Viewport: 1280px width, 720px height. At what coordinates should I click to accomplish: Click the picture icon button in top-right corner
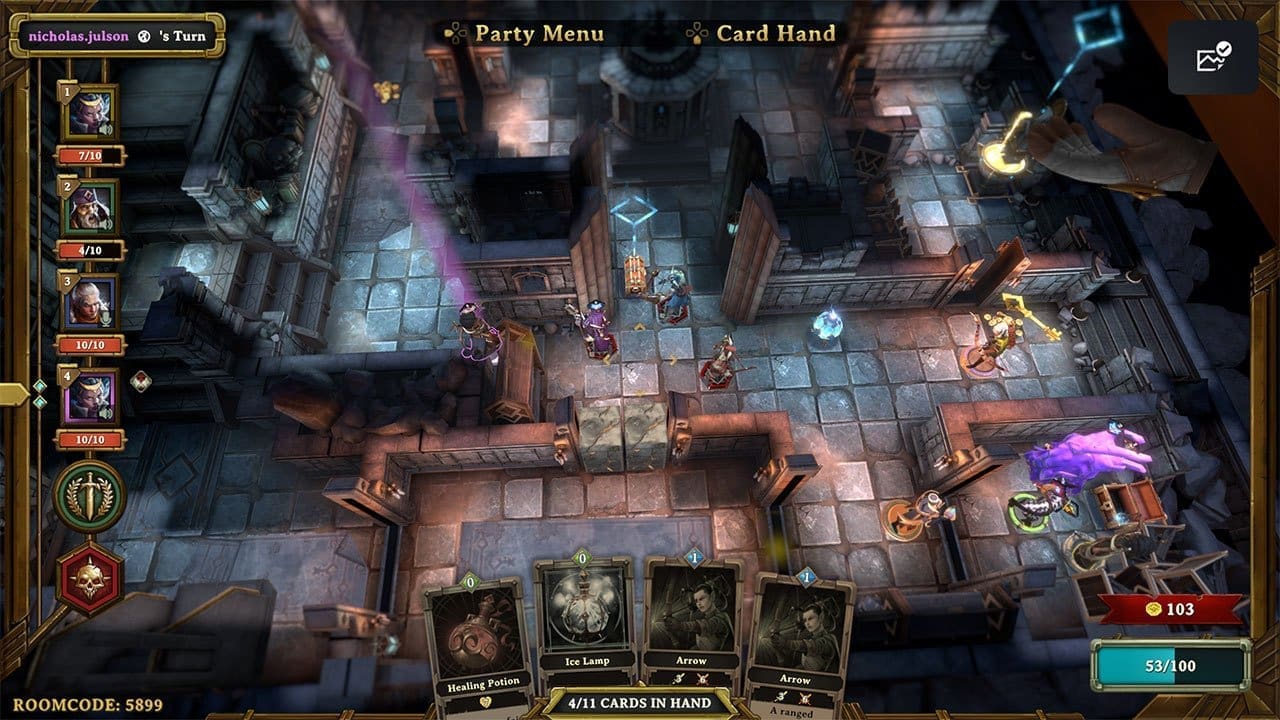(1212, 58)
